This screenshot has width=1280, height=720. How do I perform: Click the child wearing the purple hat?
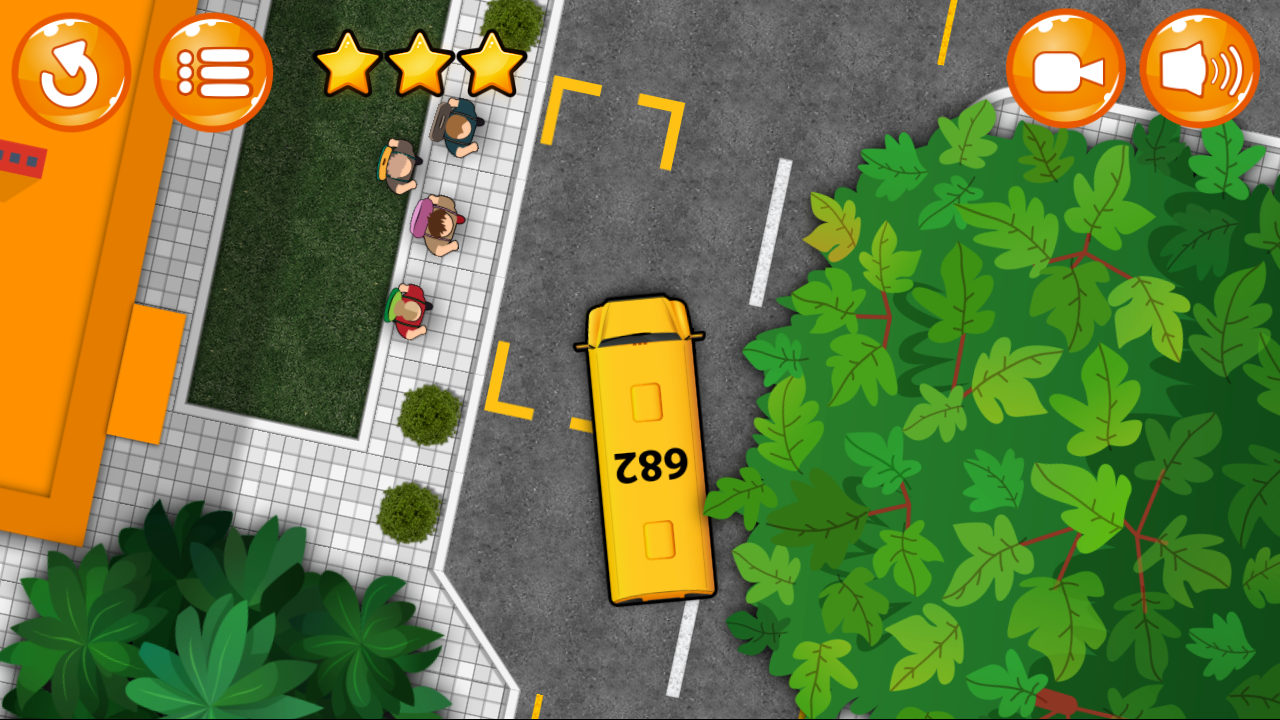click(x=435, y=220)
